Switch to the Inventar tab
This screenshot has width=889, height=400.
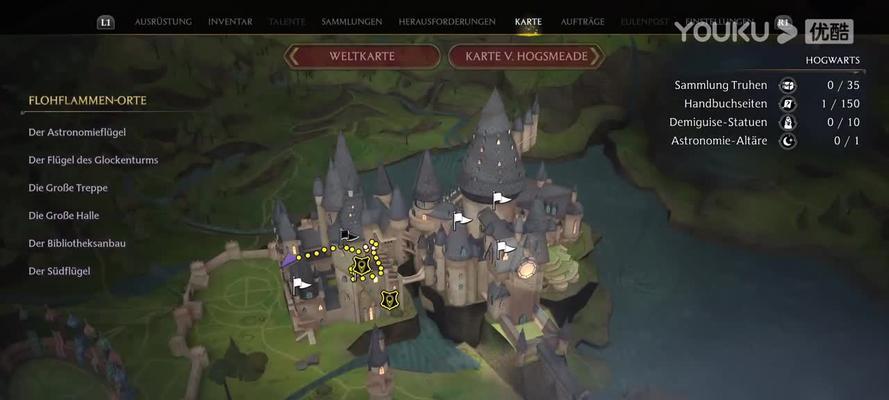[x=230, y=22]
